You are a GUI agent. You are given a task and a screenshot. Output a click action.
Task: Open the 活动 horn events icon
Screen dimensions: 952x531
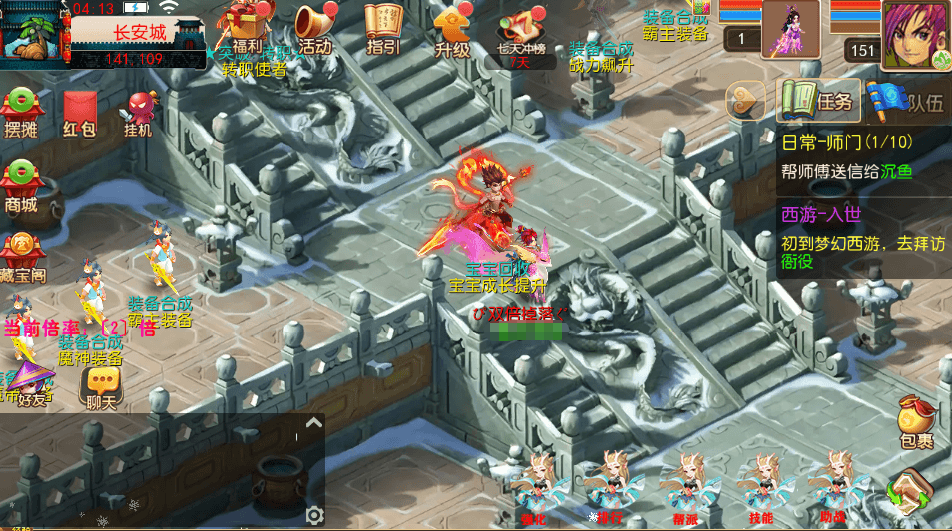tap(314, 29)
